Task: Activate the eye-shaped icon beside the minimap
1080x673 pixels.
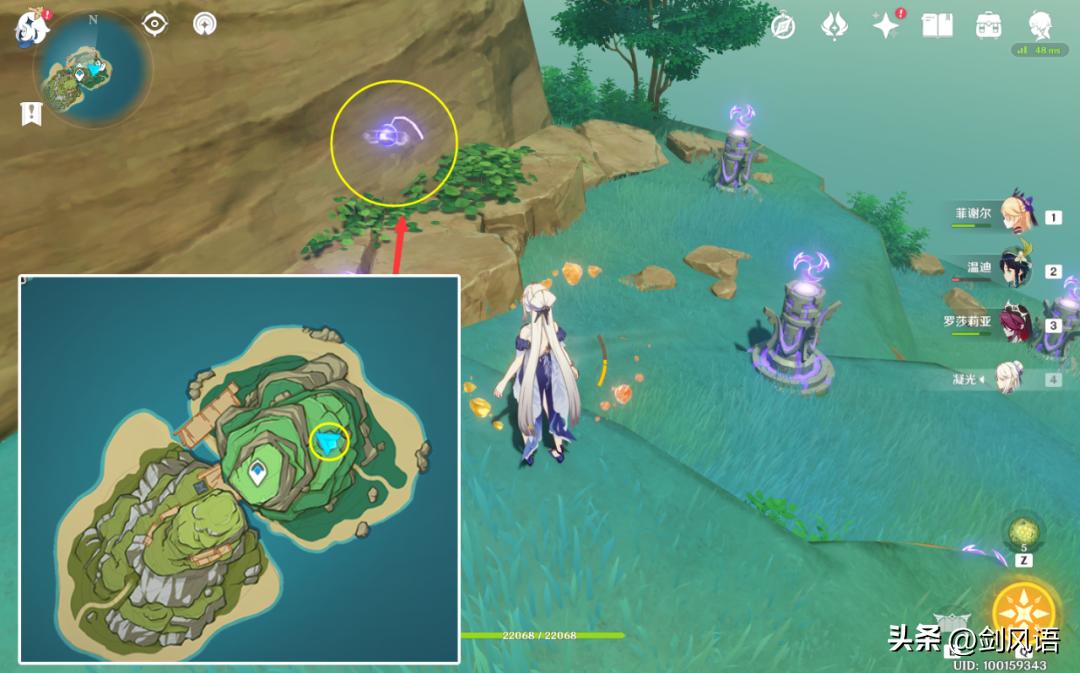Action: coord(155,23)
